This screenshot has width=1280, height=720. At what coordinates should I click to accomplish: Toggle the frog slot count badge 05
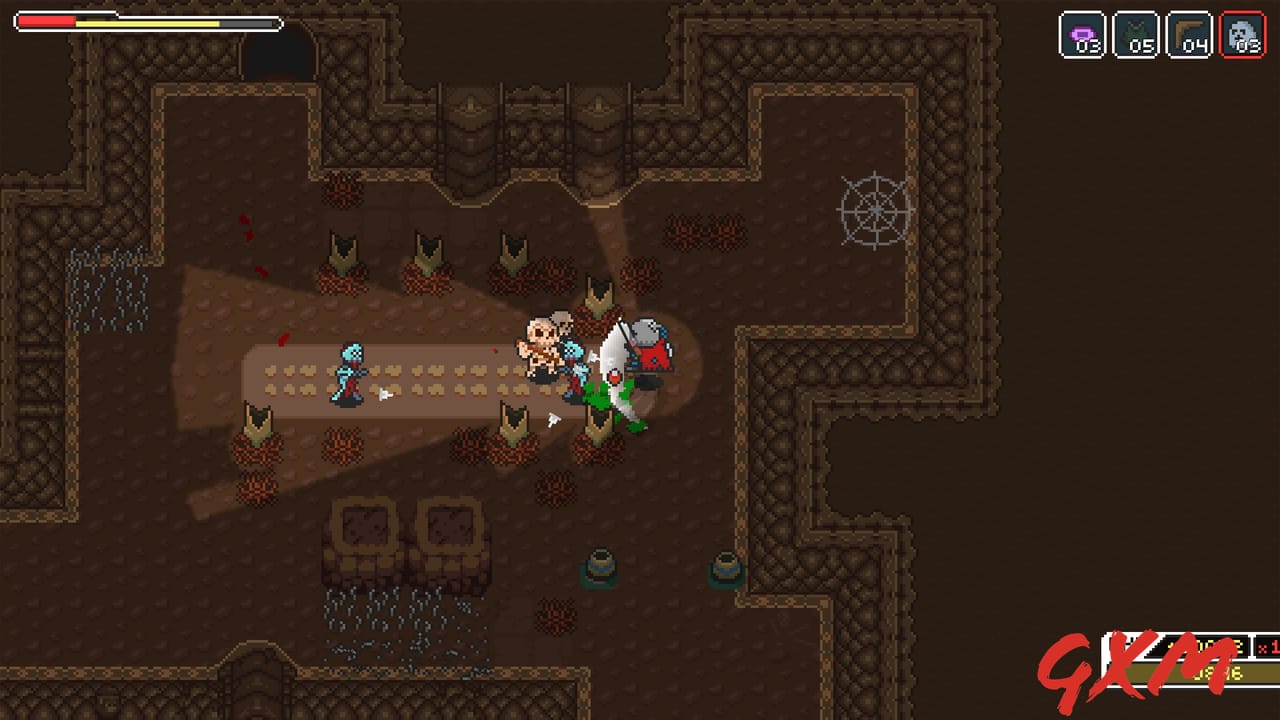[1143, 47]
